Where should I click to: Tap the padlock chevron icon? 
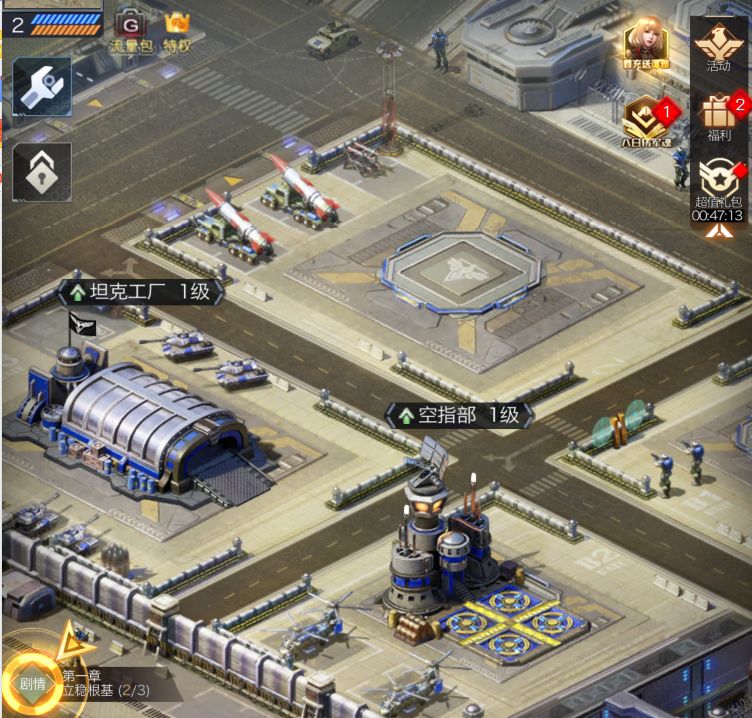coord(42,172)
